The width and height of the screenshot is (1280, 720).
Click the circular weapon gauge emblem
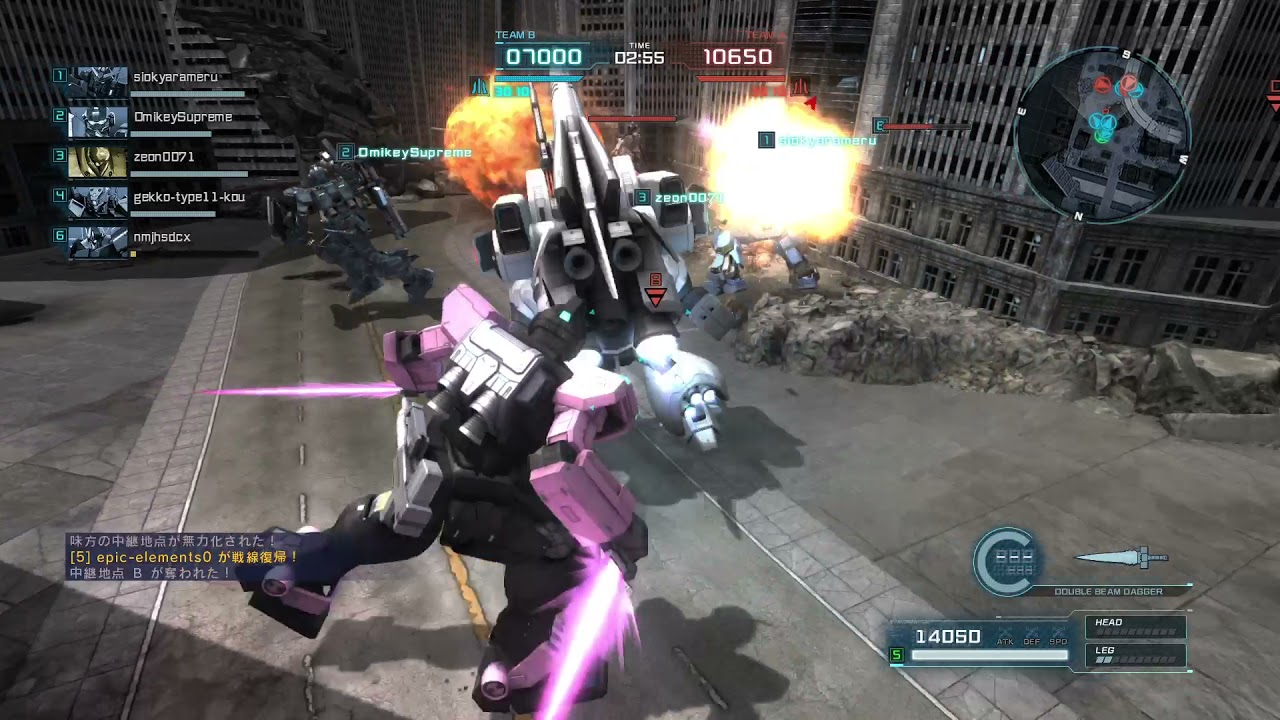(x=1008, y=561)
